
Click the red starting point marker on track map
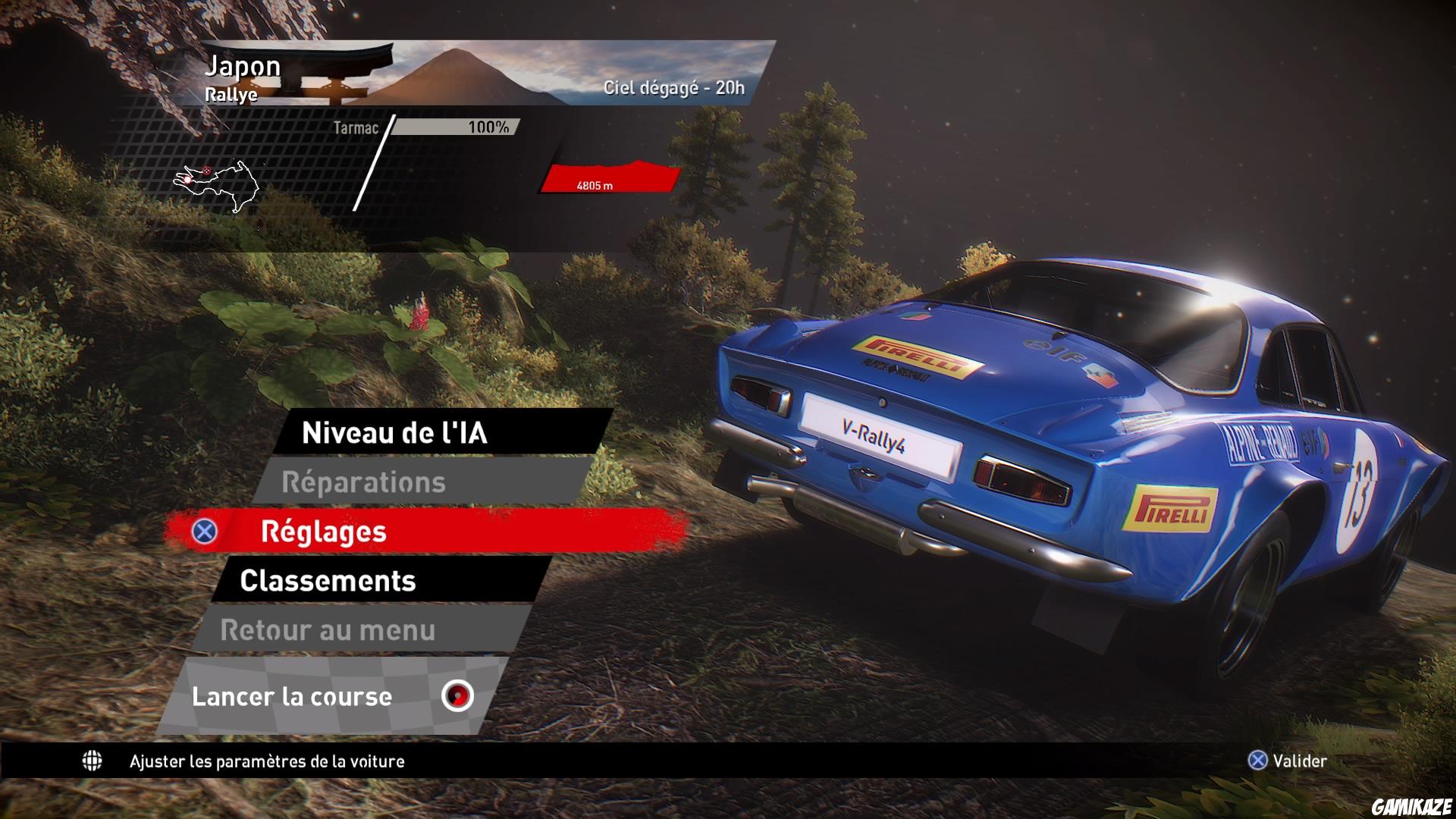[186, 180]
